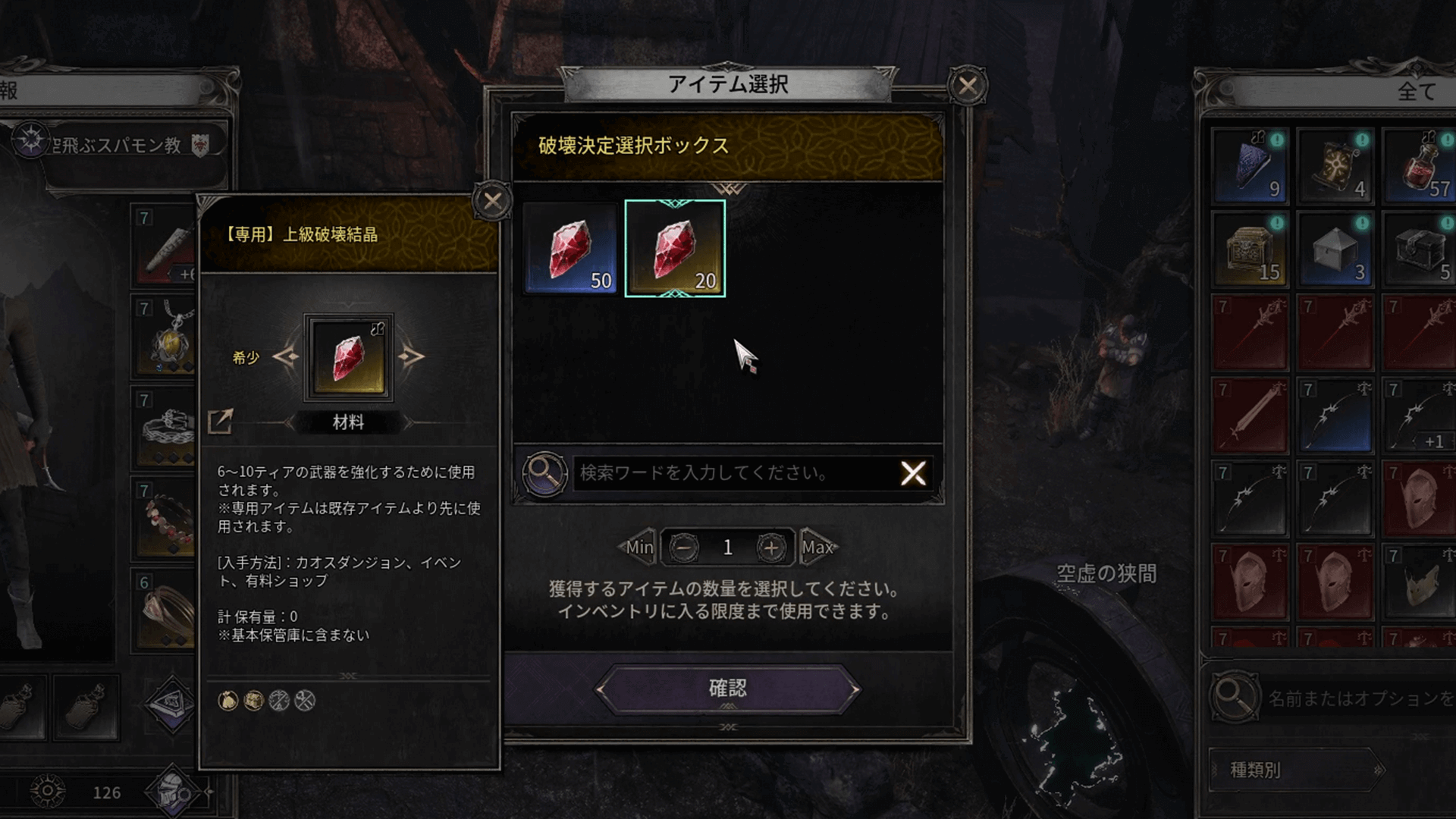
Task: Click the magnifier icon in the item selection dialog
Action: point(543,474)
